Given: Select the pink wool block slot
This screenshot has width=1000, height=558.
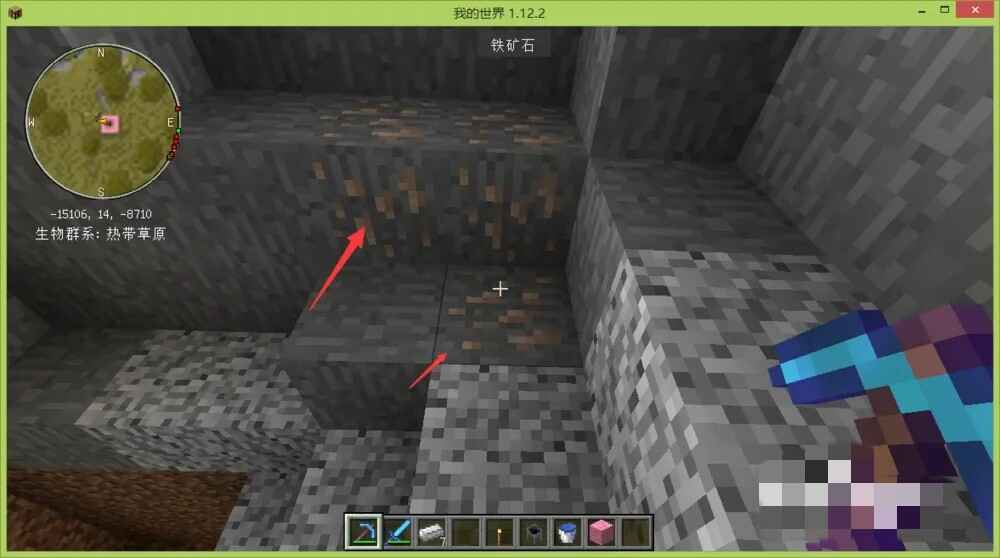Looking at the screenshot, I should [x=601, y=532].
